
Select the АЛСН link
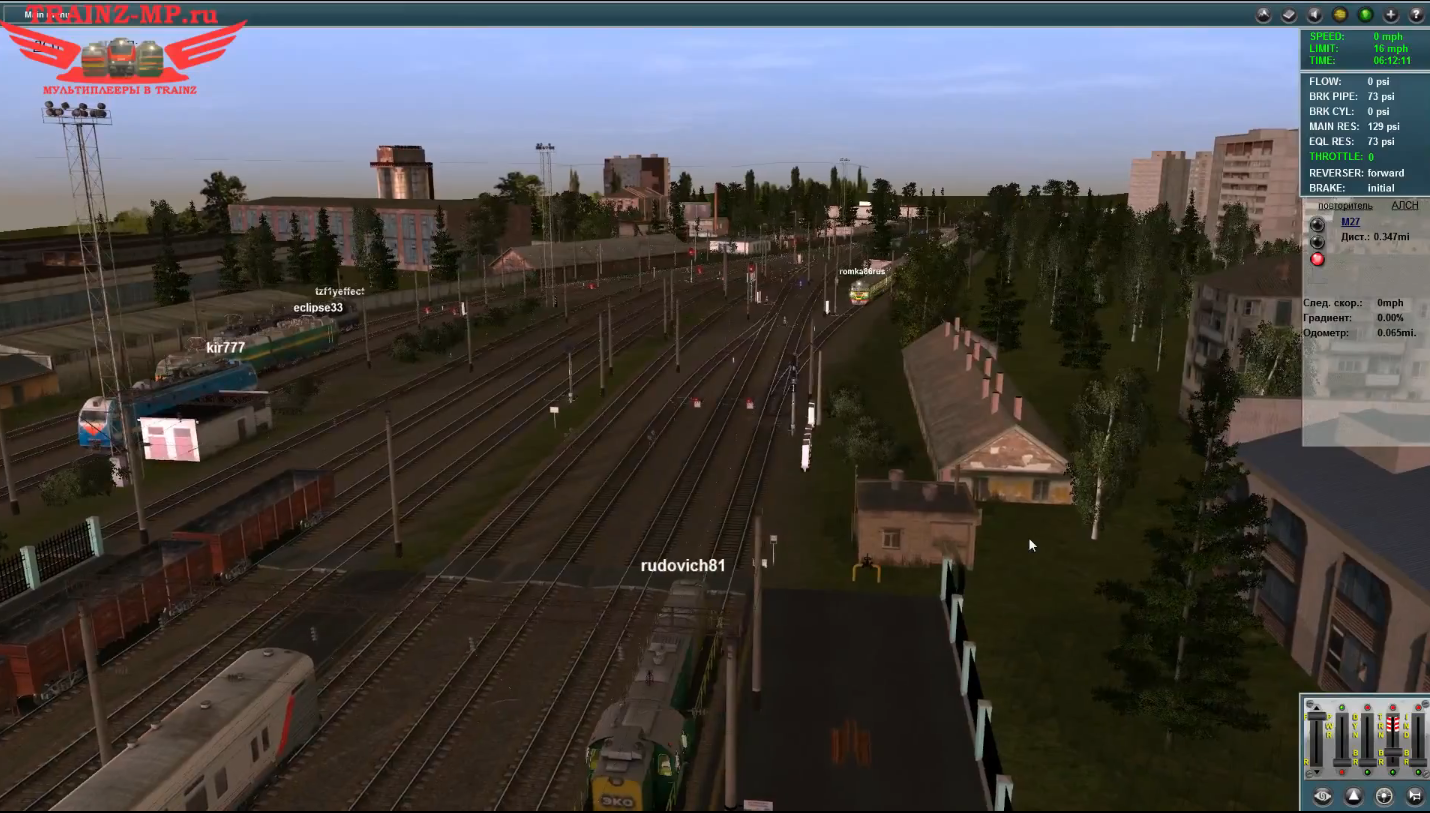[1404, 205]
